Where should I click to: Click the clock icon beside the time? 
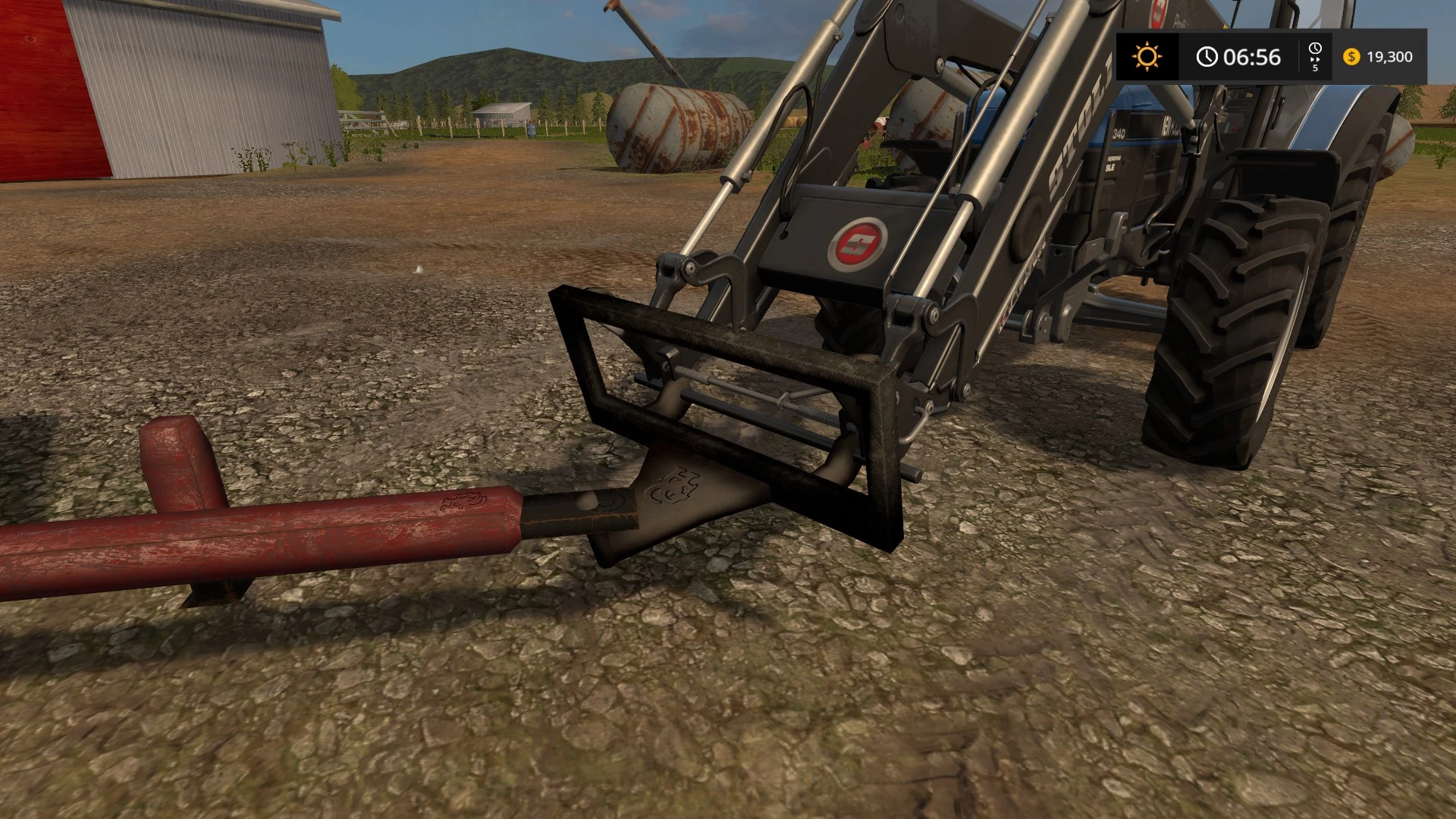pyautogui.click(x=1206, y=56)
